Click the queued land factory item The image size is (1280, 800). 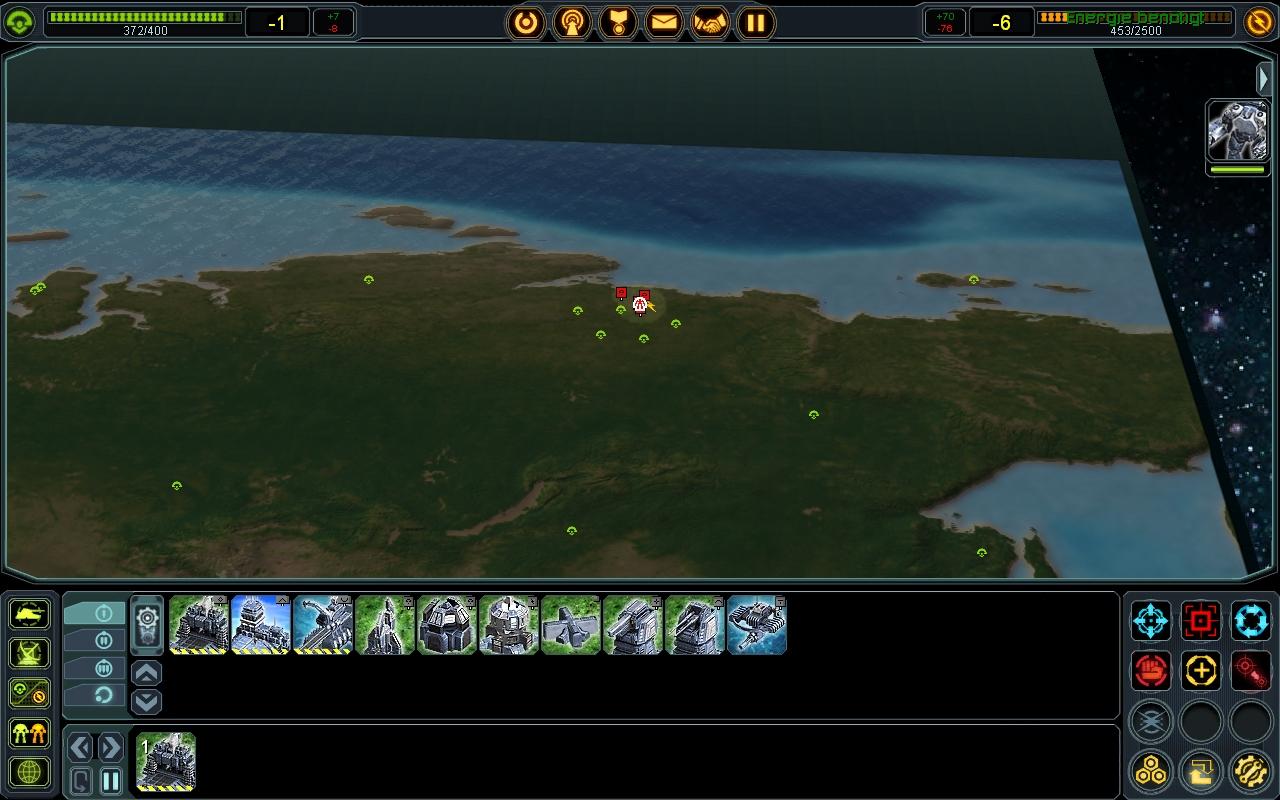[166, 762]
